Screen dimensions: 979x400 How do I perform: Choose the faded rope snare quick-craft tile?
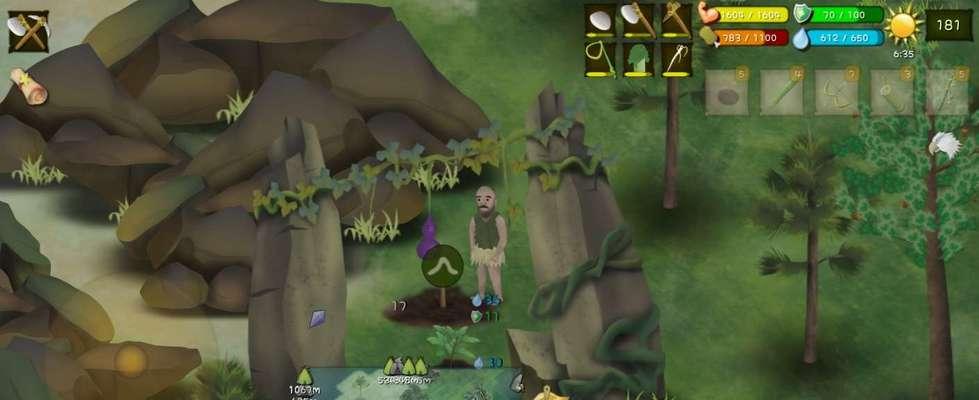836,93
